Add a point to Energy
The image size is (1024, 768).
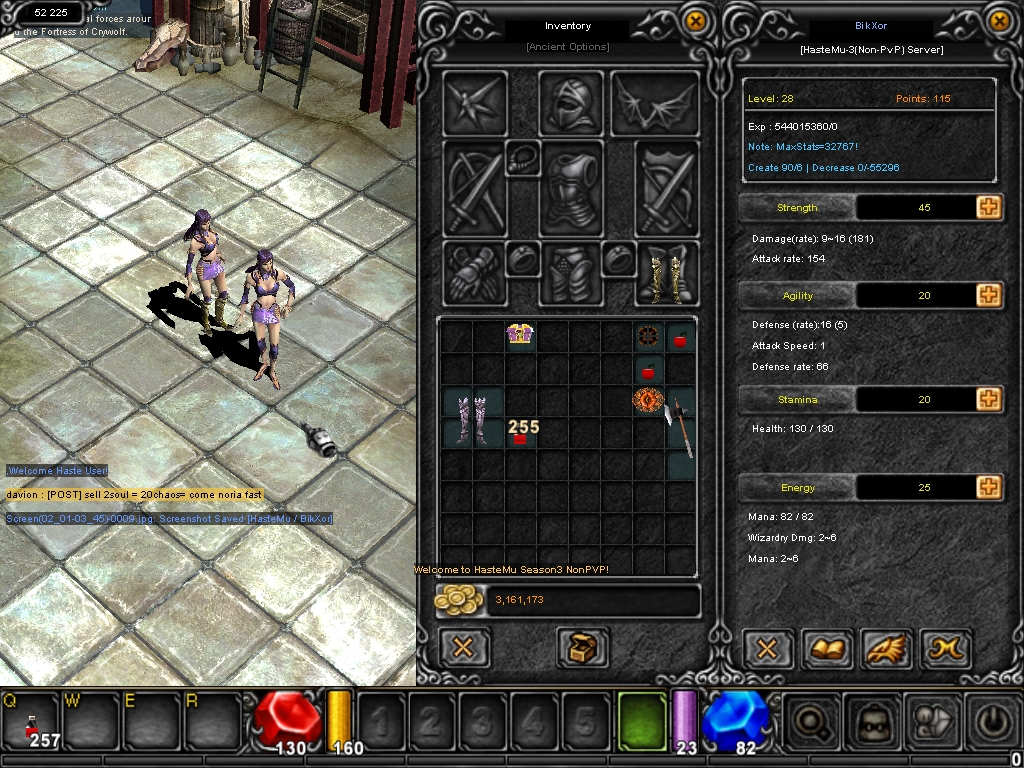(988, 487)
